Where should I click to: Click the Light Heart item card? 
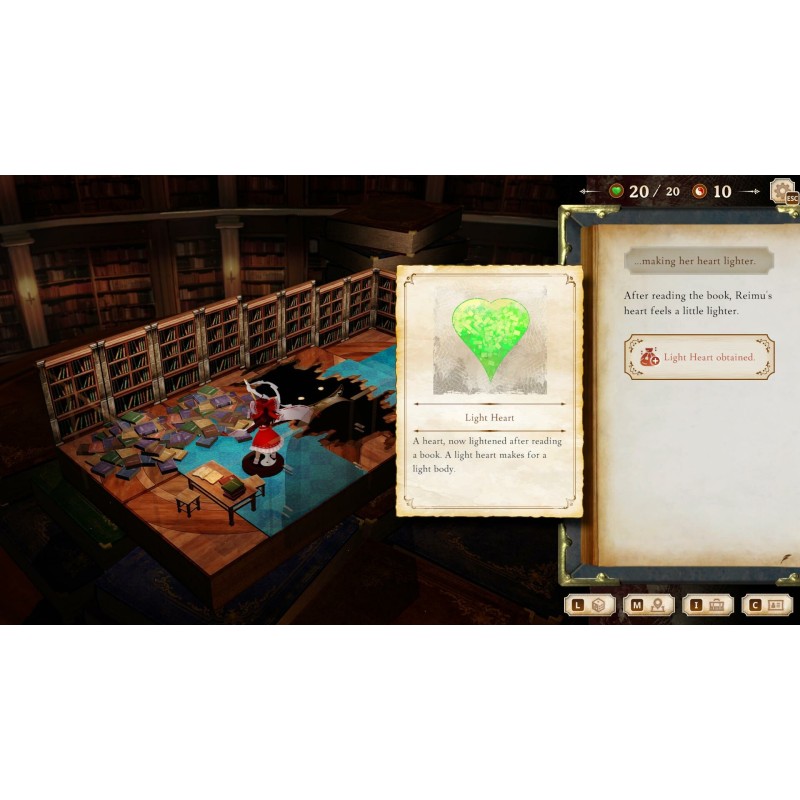pos(490,390)
